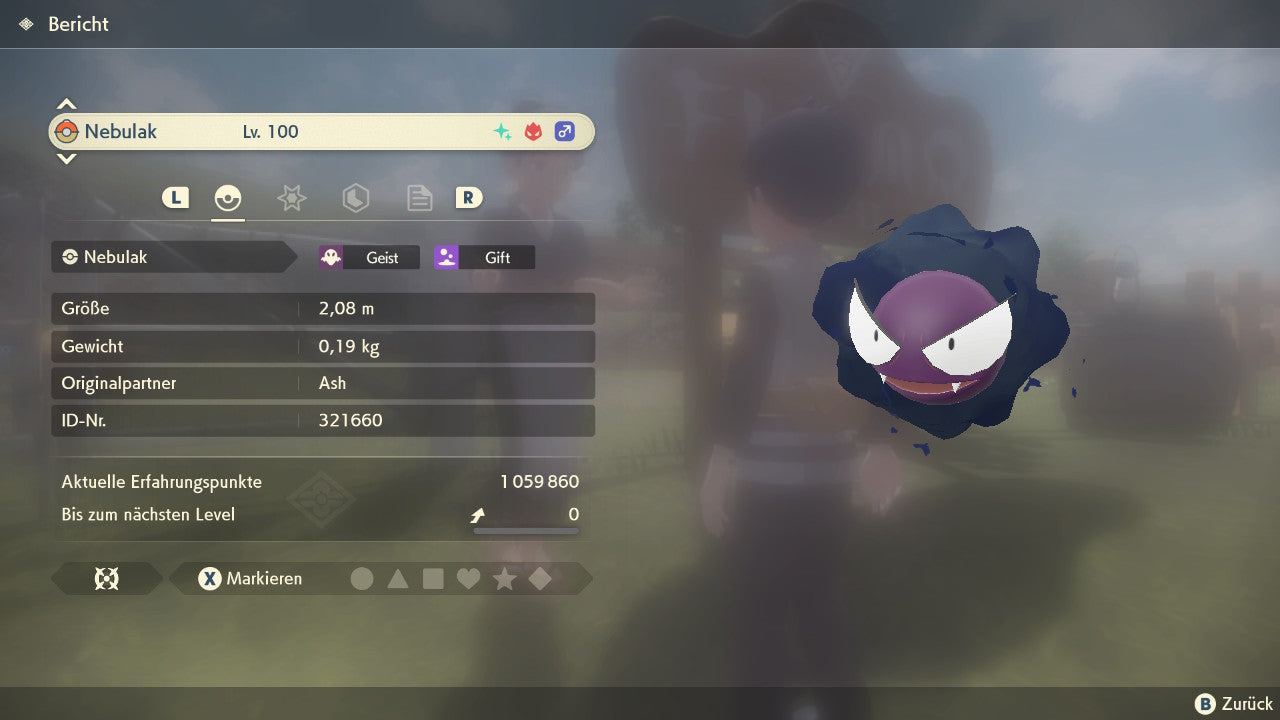Screen dimensions: 1280x720
Task: Toggle the star marking
Action: (504, 579)
